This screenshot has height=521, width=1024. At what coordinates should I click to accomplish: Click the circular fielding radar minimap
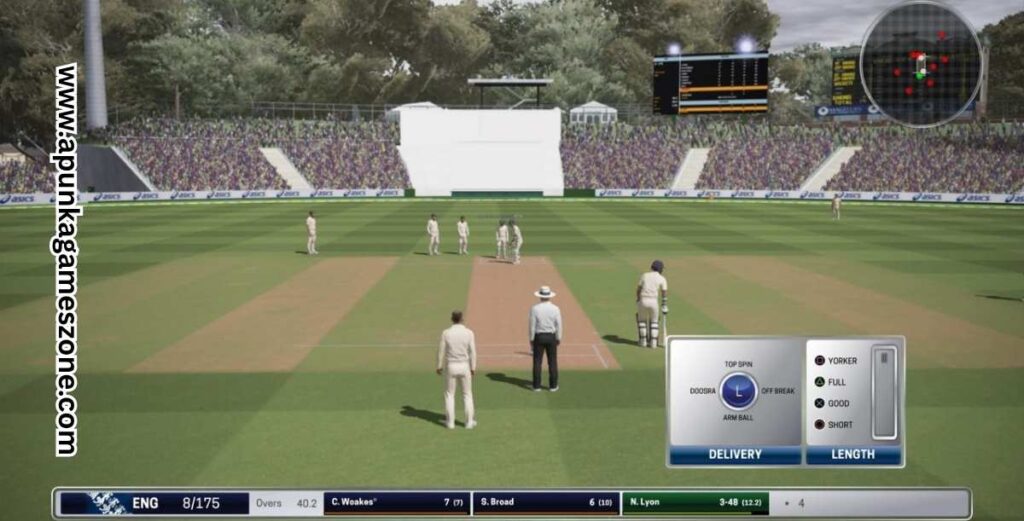click(921, 65)
